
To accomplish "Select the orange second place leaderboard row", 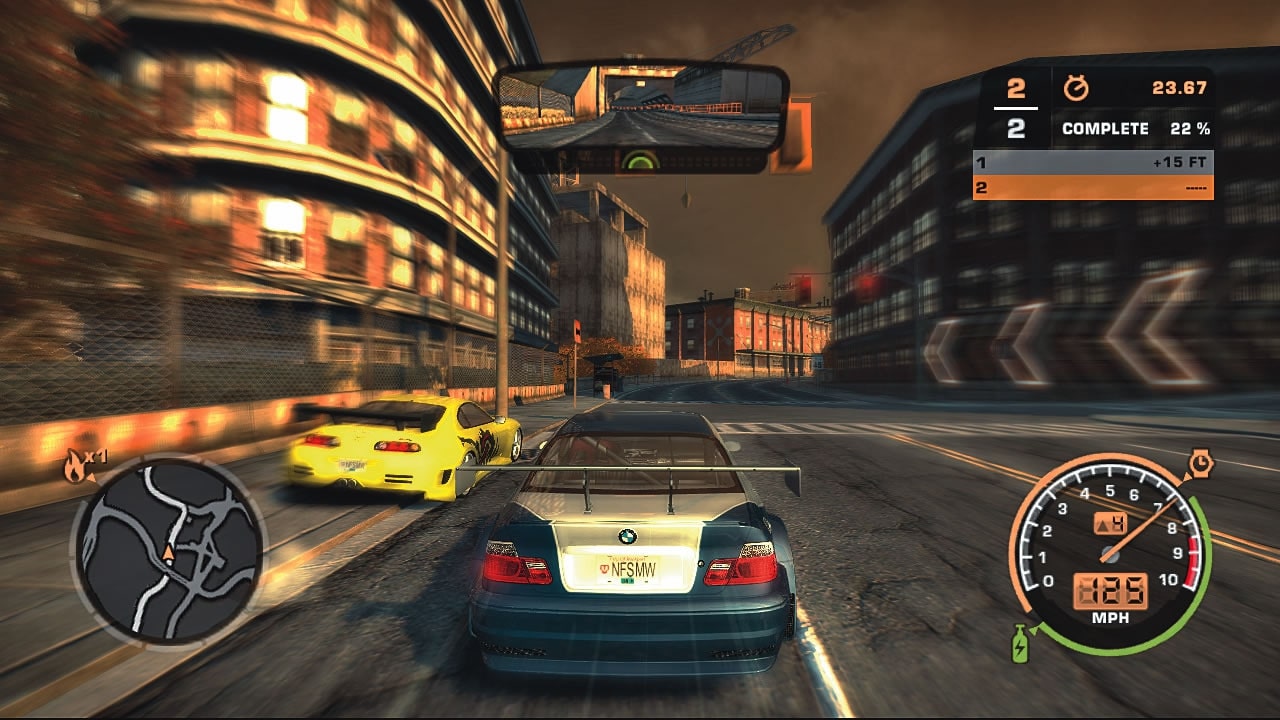I will pyautogui.click(x=1093, y=187).
